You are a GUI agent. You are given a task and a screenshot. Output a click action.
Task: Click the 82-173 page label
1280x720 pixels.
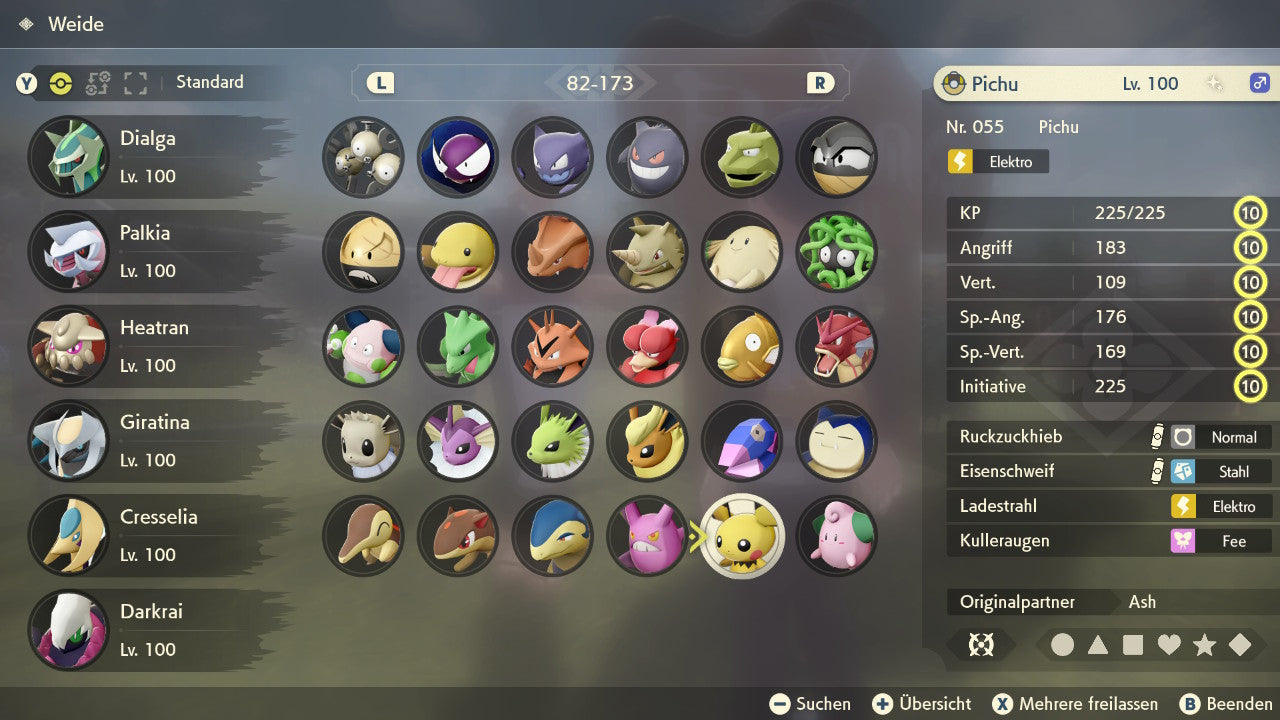coord(601,83)
